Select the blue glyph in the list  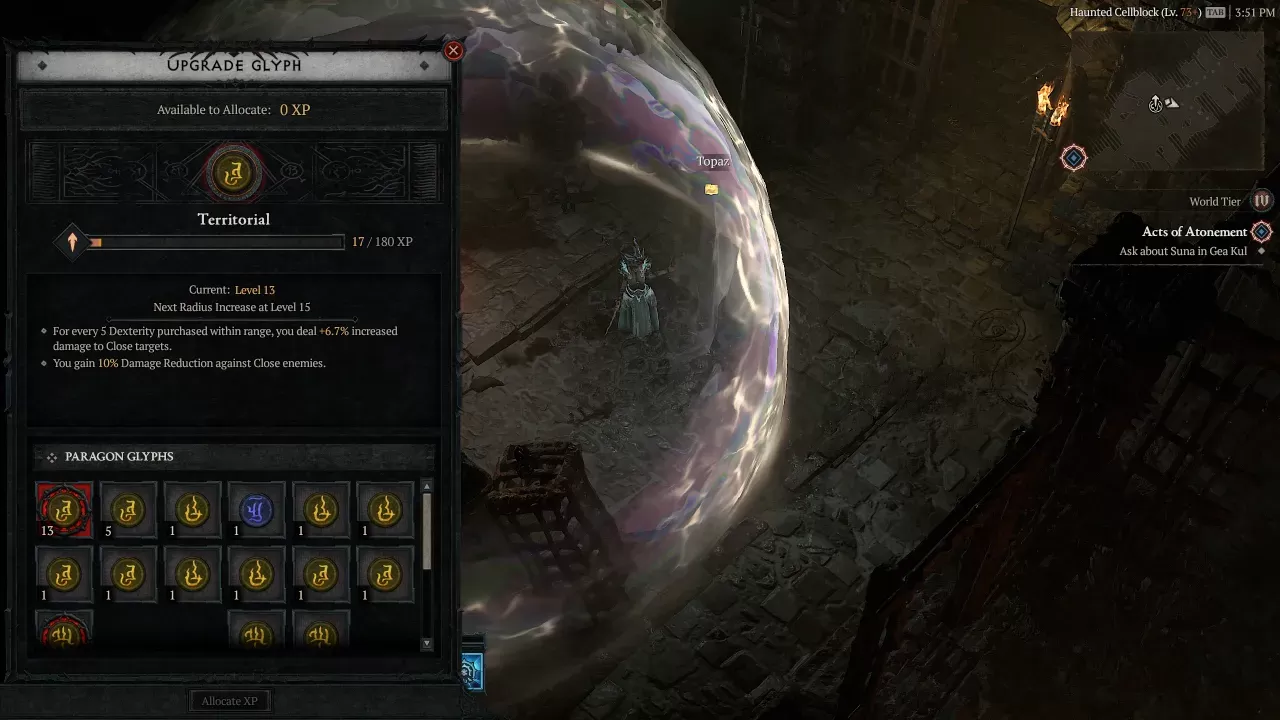[x=257, y=510]
